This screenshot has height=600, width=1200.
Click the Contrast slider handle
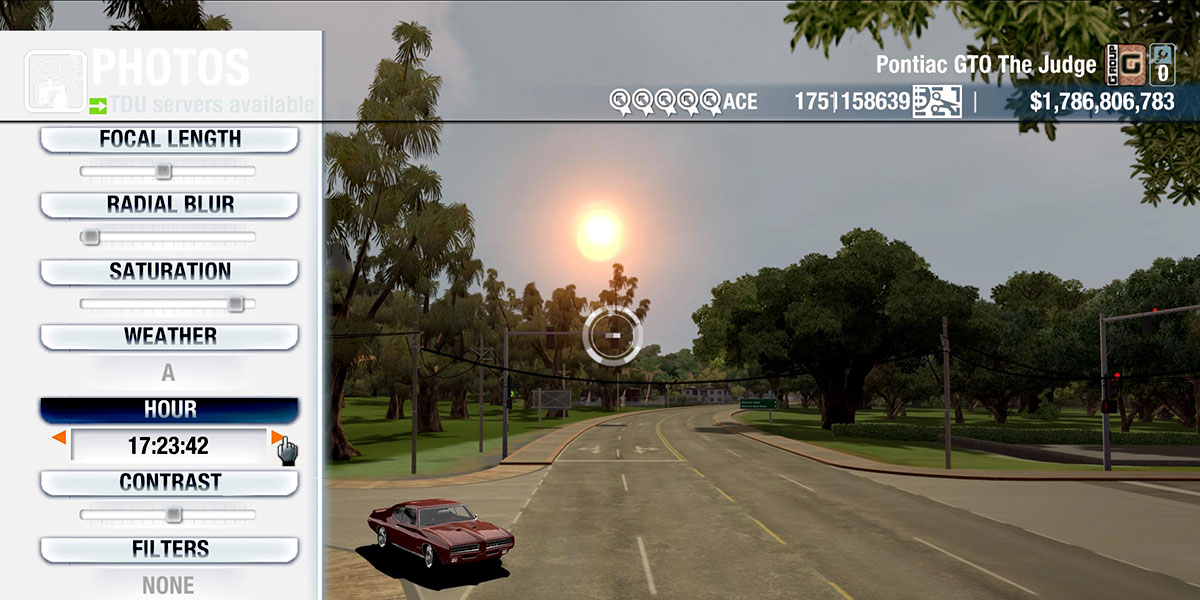pyautogui.click(x=173, y=515)
